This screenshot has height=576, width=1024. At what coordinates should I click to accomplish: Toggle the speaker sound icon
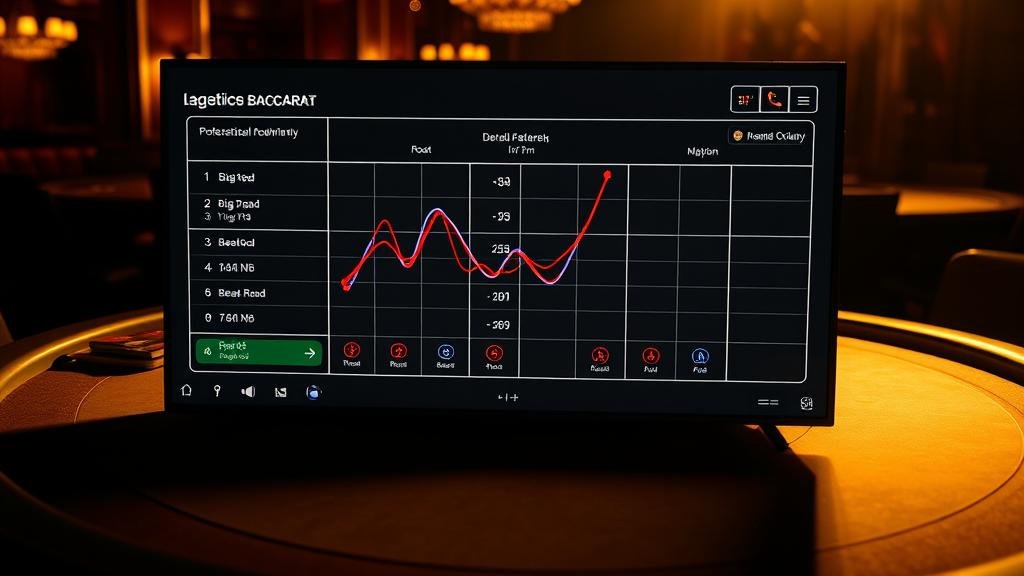pos(248,392)
